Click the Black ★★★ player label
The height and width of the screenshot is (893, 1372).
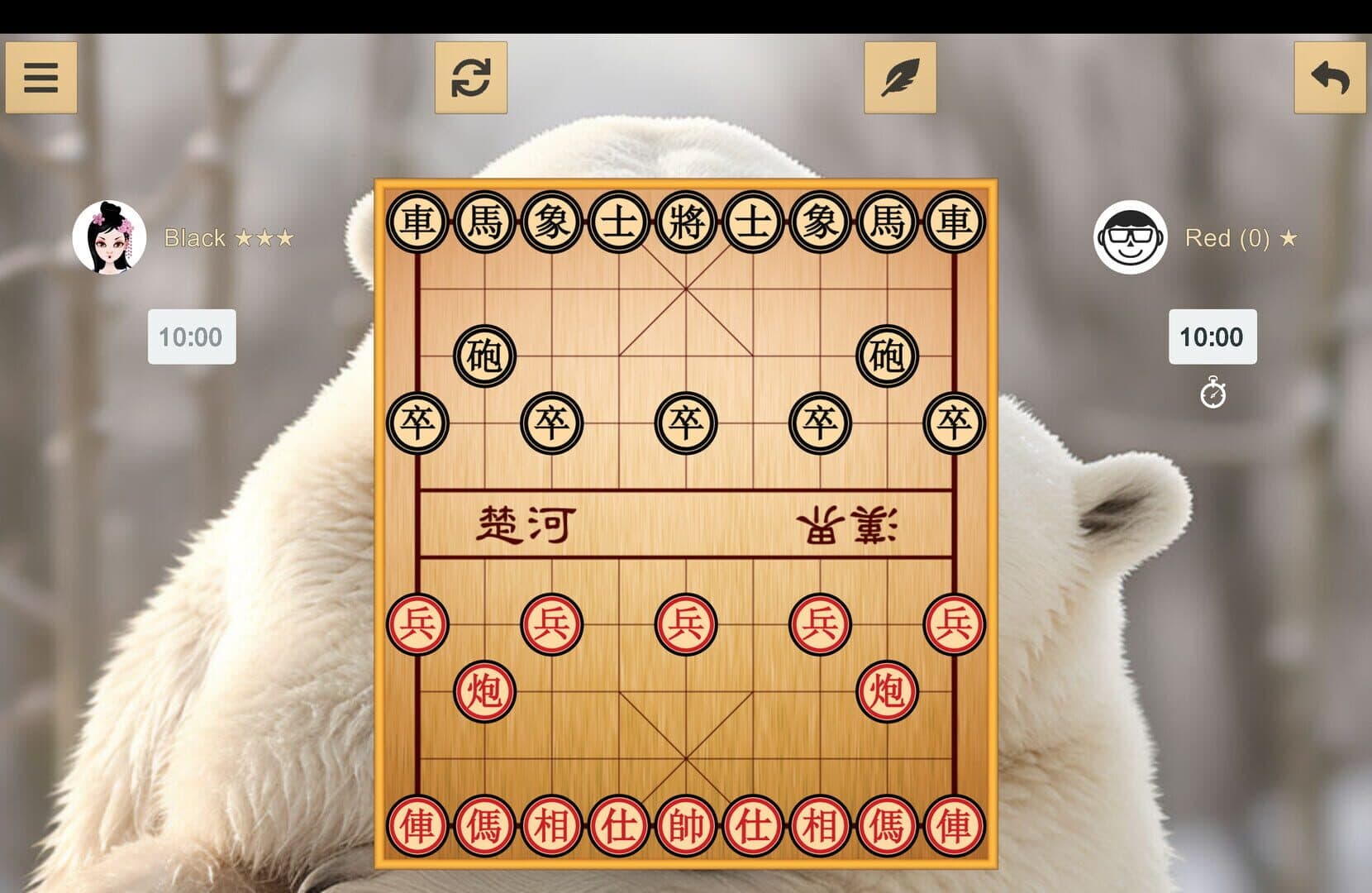click(x=226, y=239)
